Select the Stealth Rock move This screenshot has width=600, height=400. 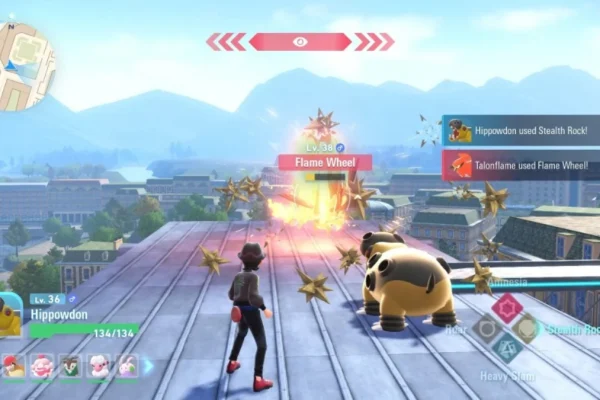point(527,328)
